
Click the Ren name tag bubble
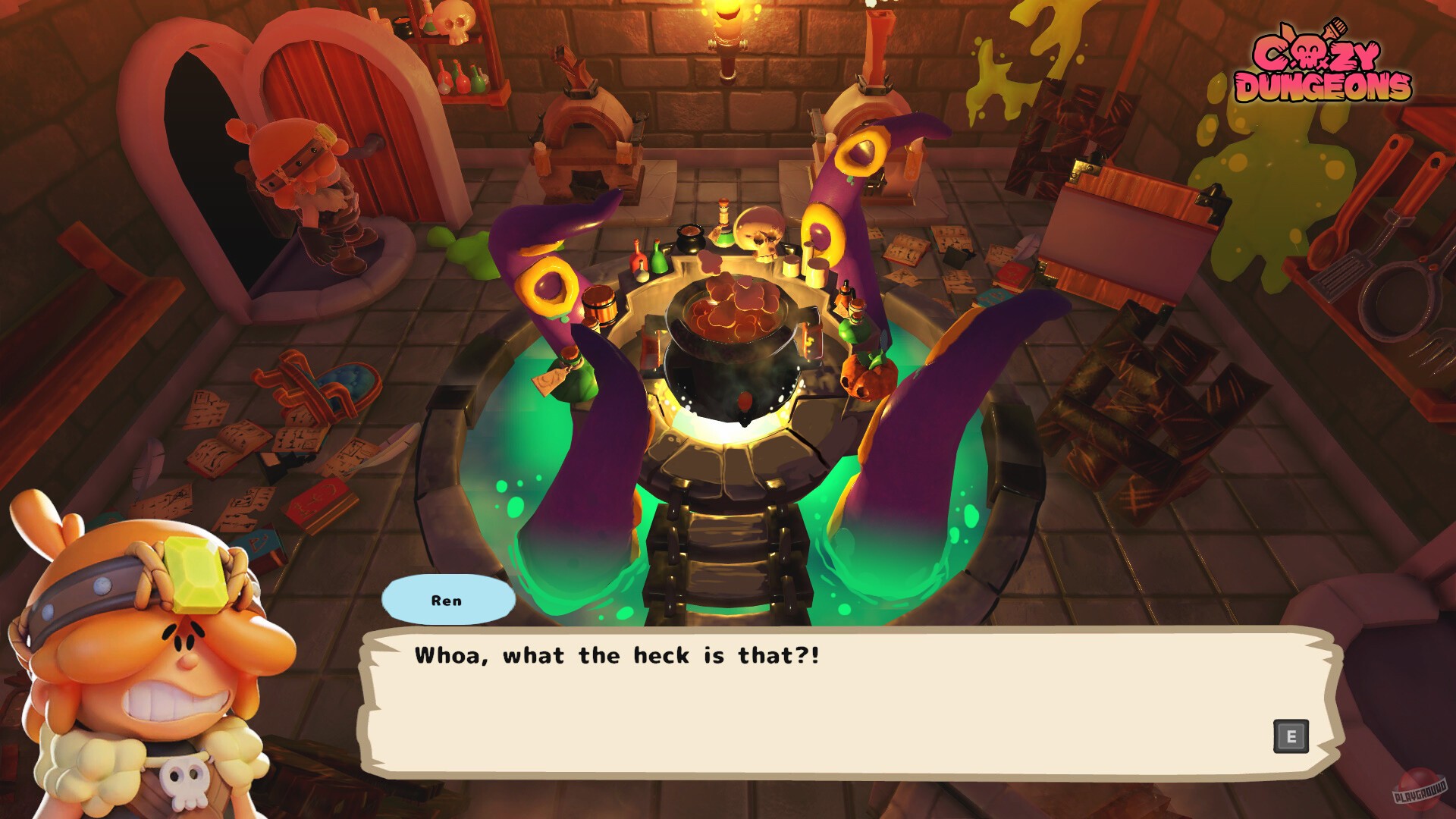[x=450, y=599]
